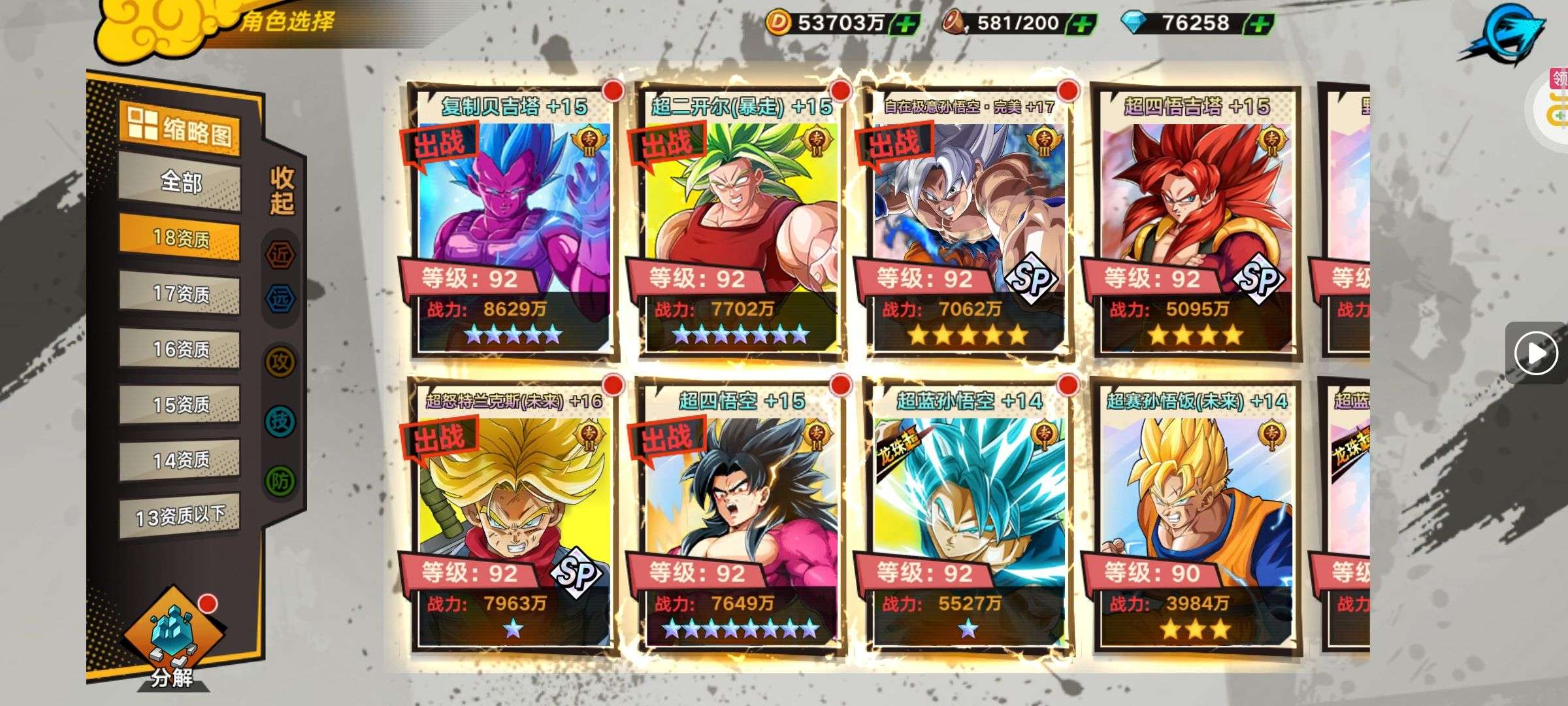Open the 13资质以下 filter
Viewport: 1568px width, 706px height.
180,516
